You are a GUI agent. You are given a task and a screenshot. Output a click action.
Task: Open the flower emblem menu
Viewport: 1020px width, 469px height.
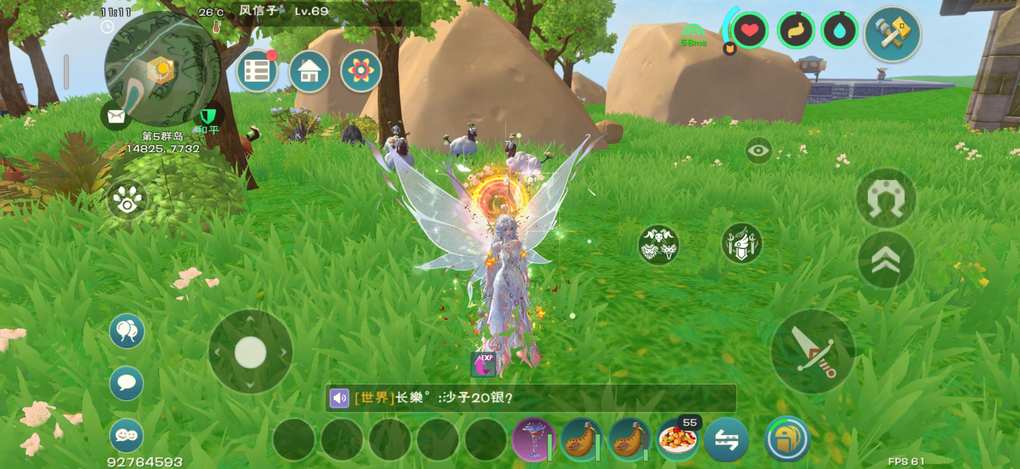tap(361, 71)
